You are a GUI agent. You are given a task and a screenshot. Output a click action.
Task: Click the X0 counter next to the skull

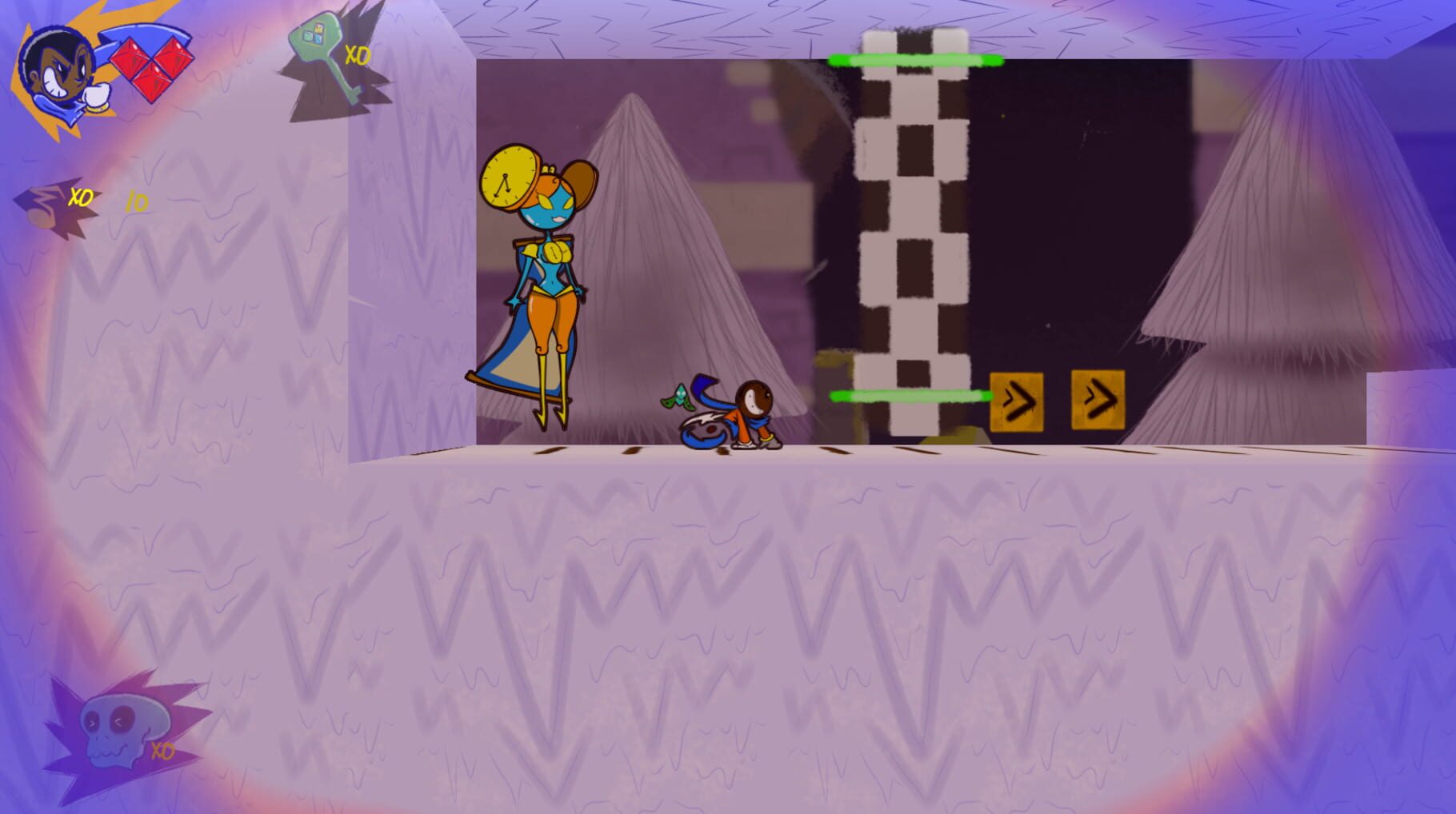coord(163,752)
